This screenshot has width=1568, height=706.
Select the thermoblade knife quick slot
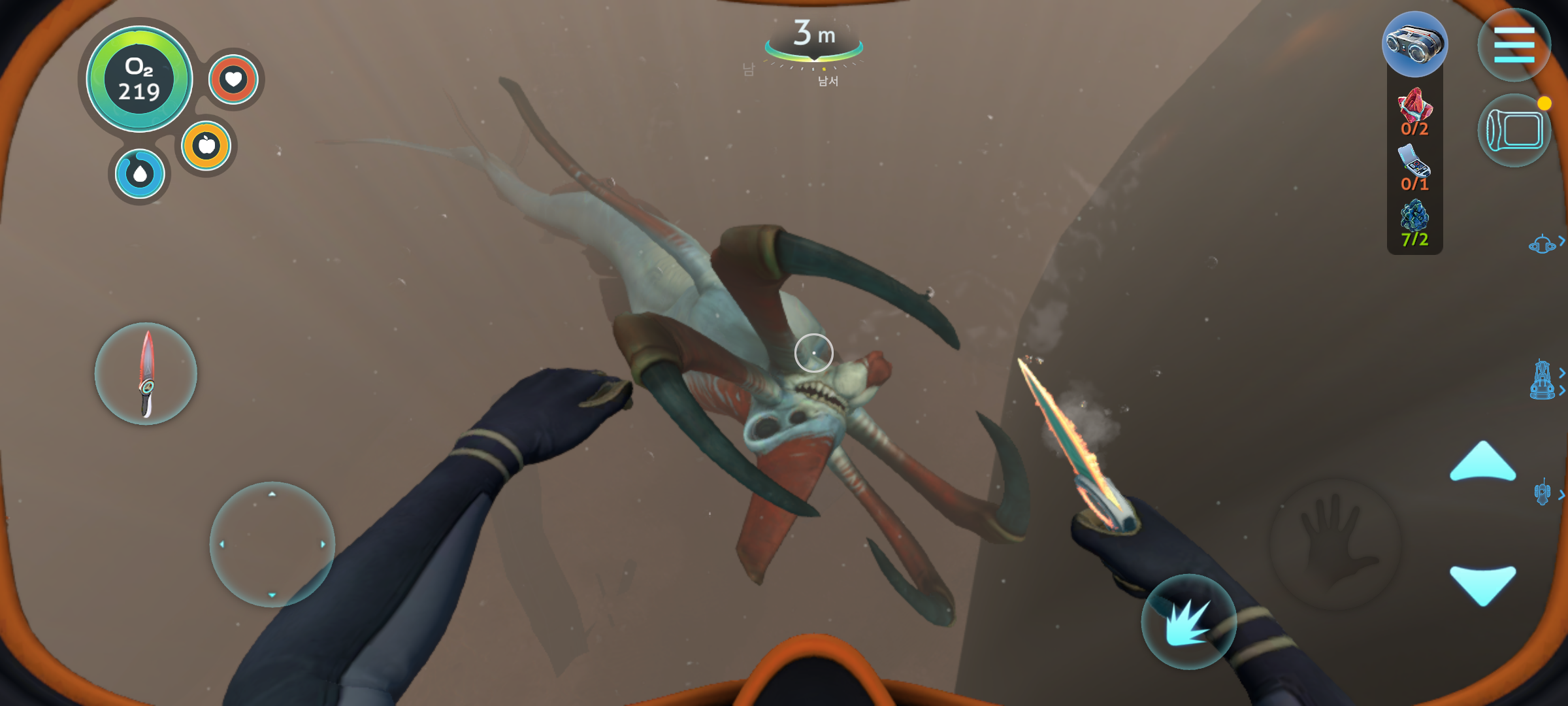tap(146, 373)
